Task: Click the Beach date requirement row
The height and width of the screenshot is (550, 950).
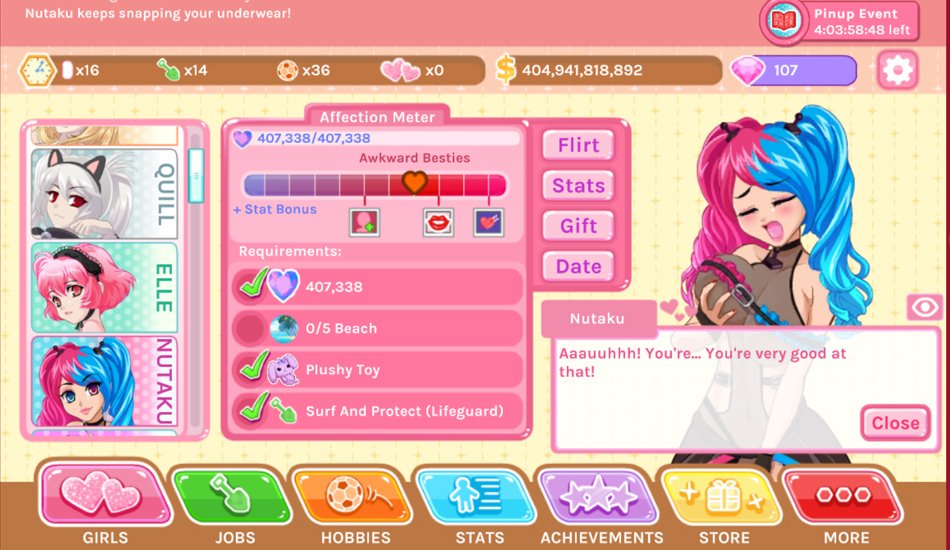Action: 378,328
